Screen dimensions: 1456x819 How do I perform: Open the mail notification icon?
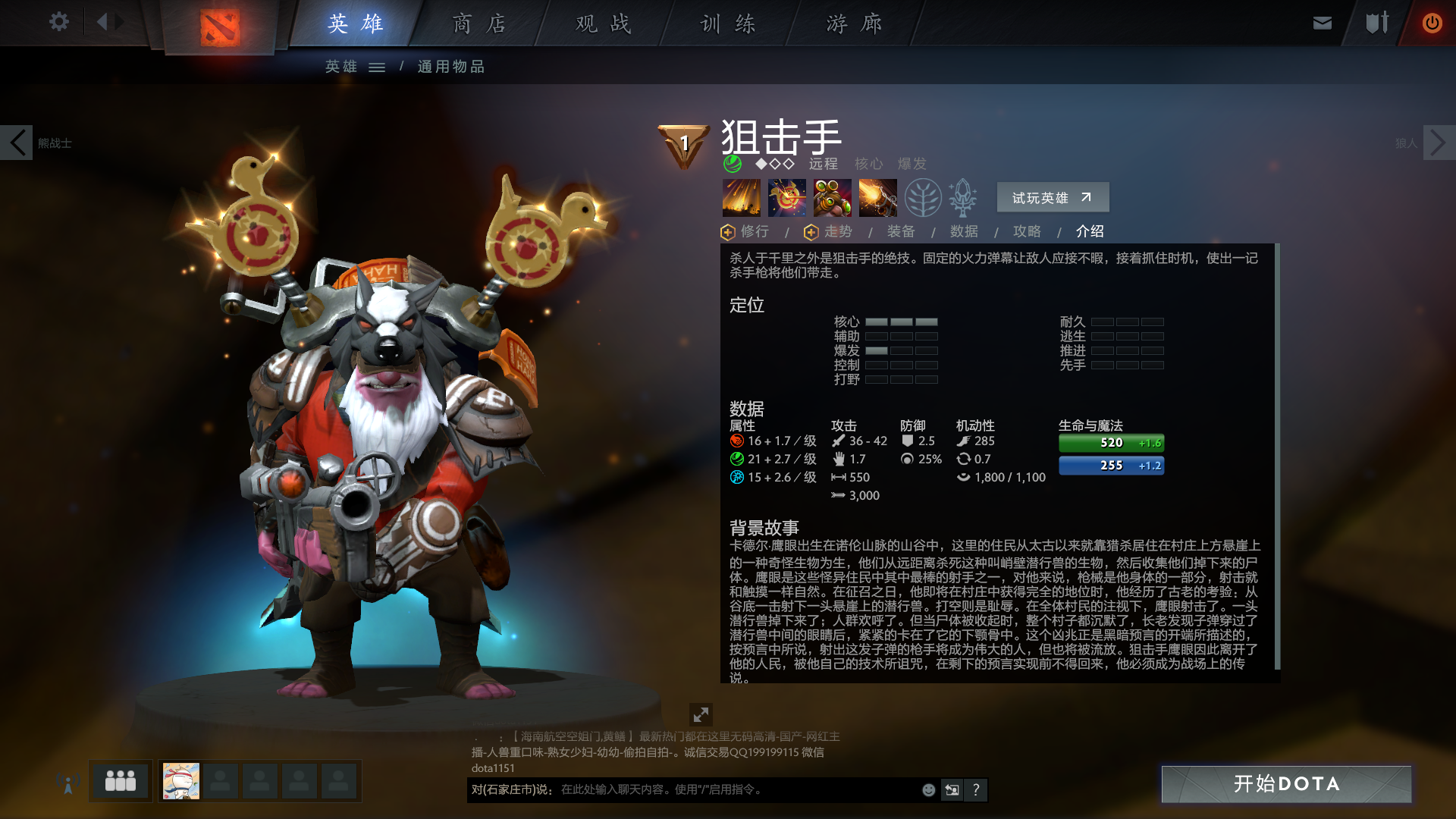(1322, 22)
